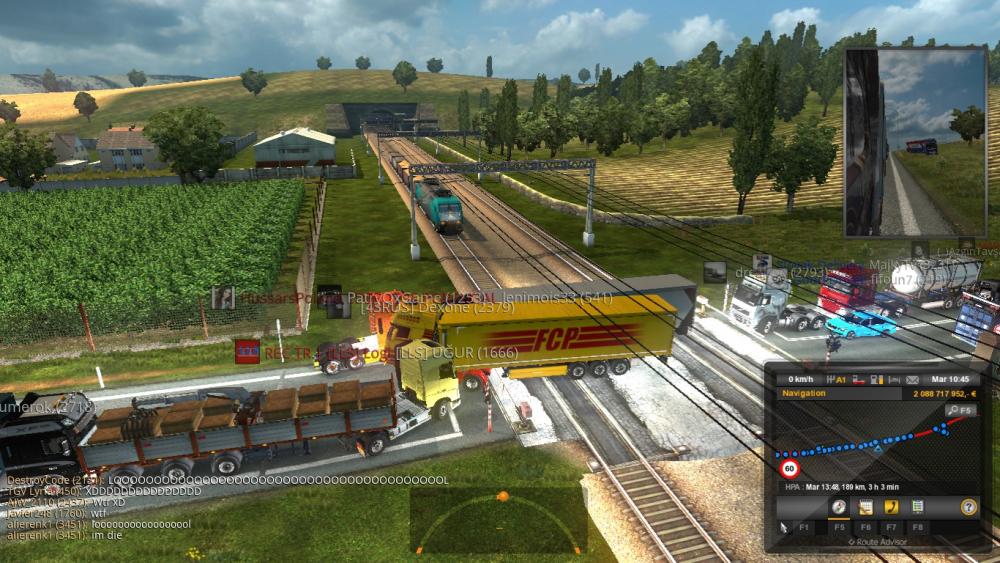Select the side mirror view panel
The height and width of the screenshot is (563, 1000).
tap(915, 140)
